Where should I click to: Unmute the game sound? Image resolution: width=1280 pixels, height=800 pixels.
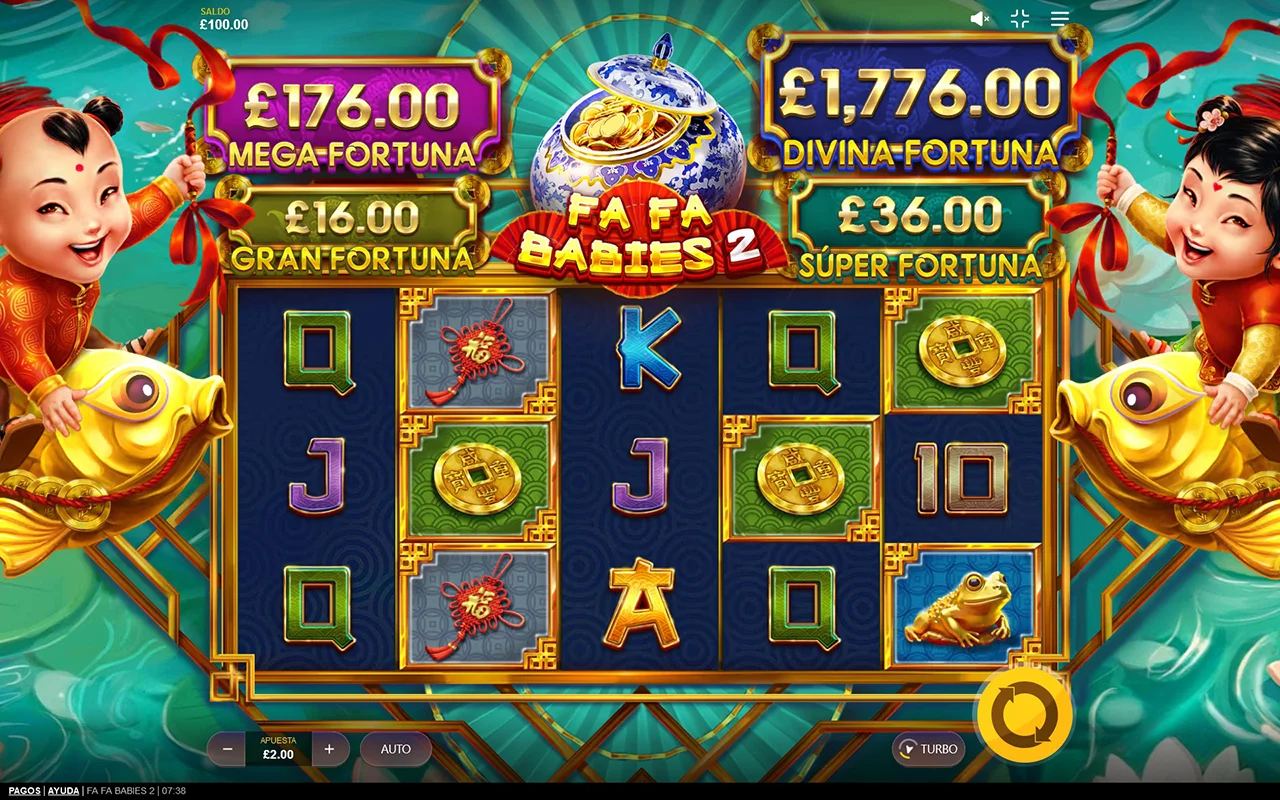pyautogui.click(x=980, y=18)
